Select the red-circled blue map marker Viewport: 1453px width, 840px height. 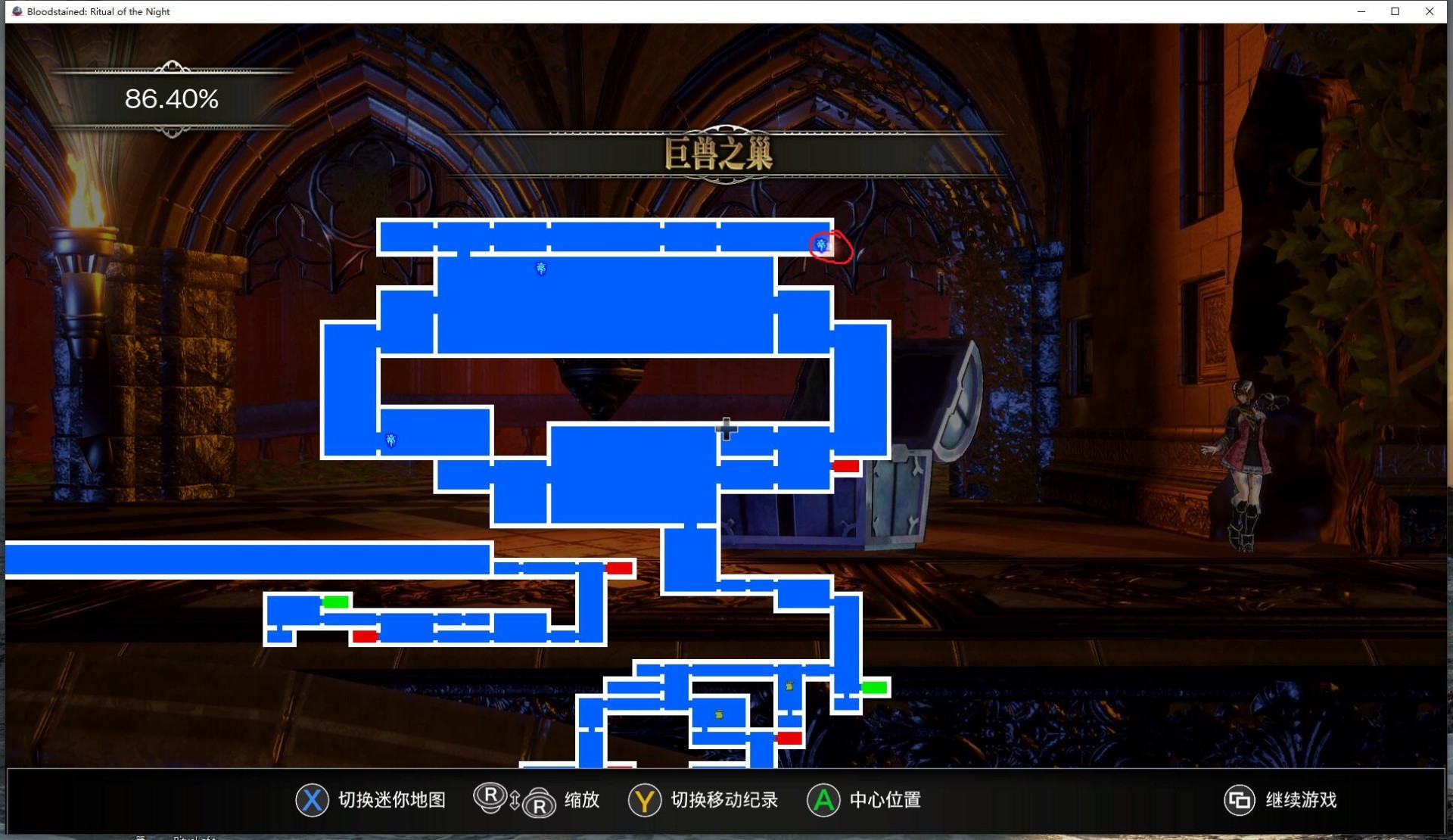point(821,244)
